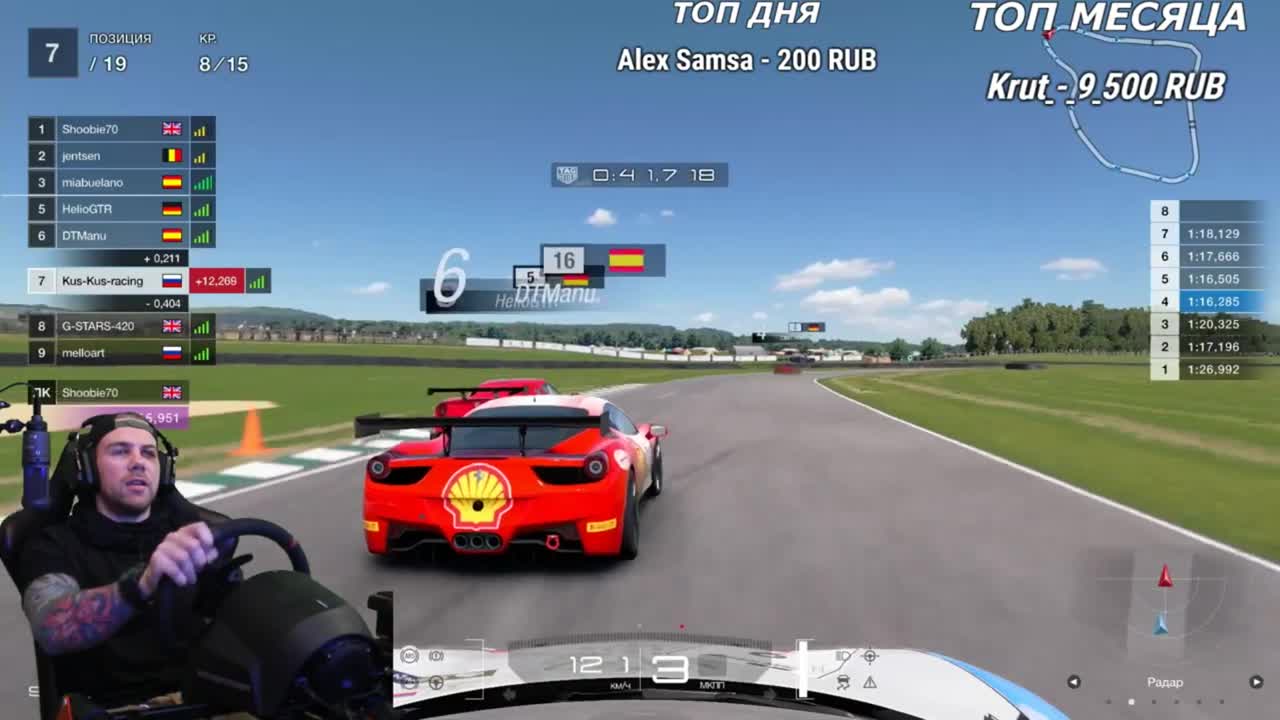Click the targeting crosshair icon on the dashboard
This screenshot has width=1280, height=720.
[871, 657]
